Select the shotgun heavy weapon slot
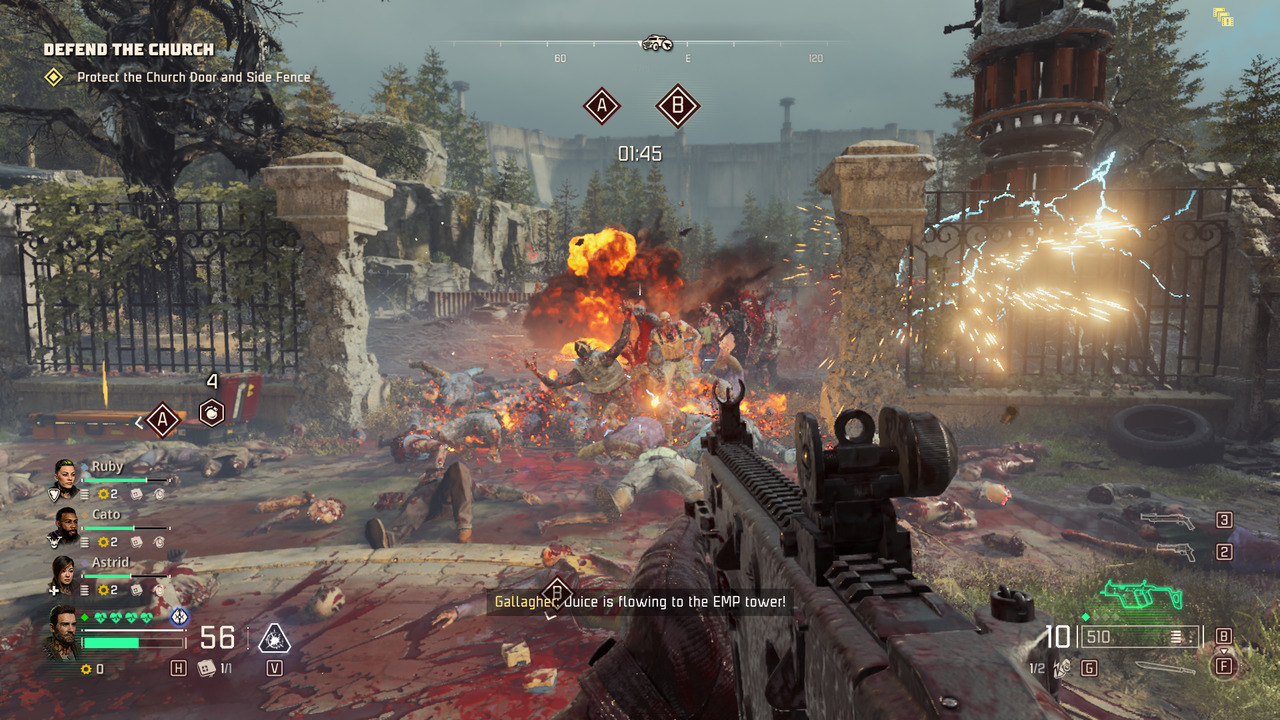The image size is (1280, 720). coord(1167,520)
